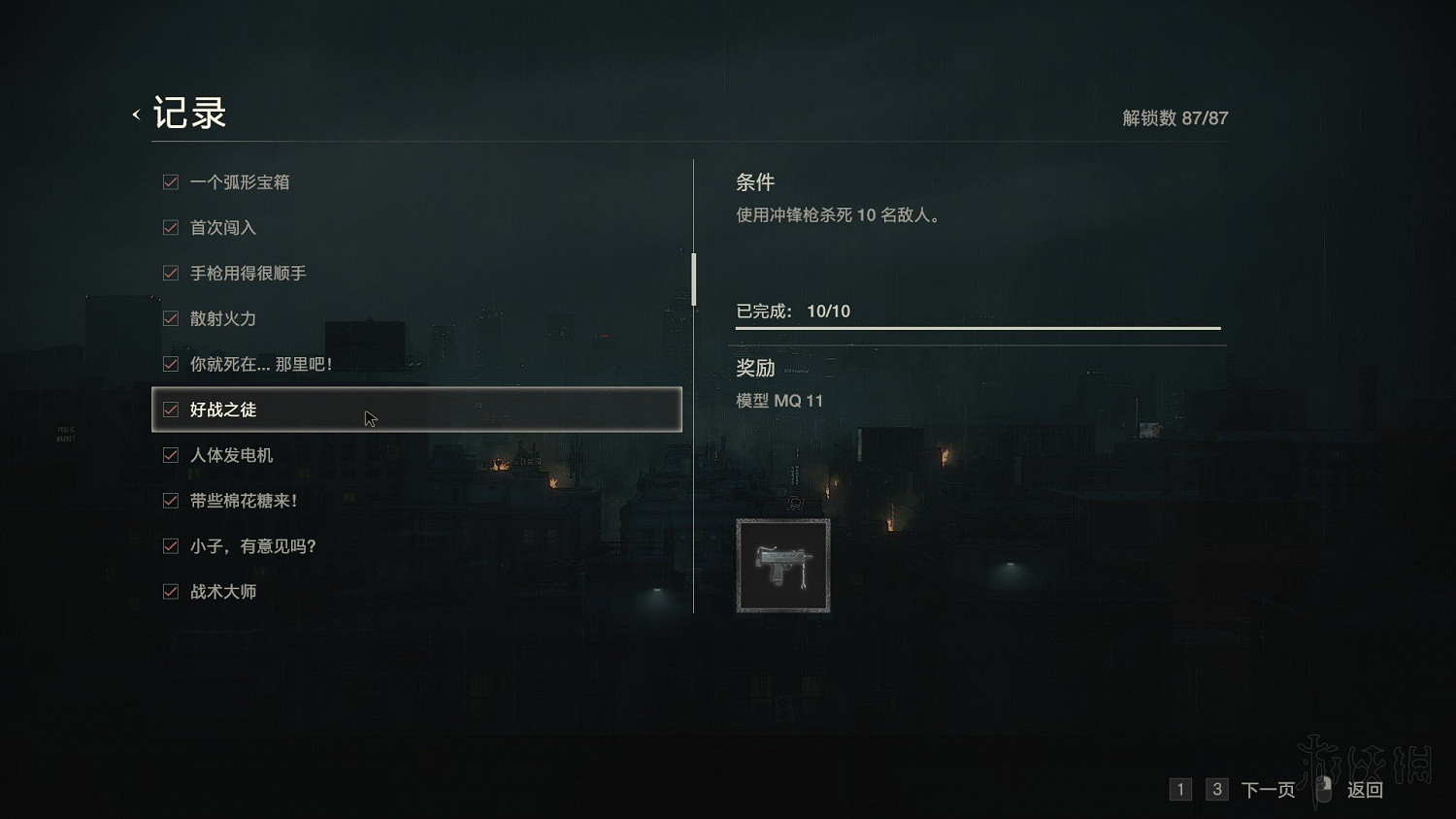Toggle the checkbox next to 人体发电机
Viewport: 1456px width, 819px height.
(170, 455)
